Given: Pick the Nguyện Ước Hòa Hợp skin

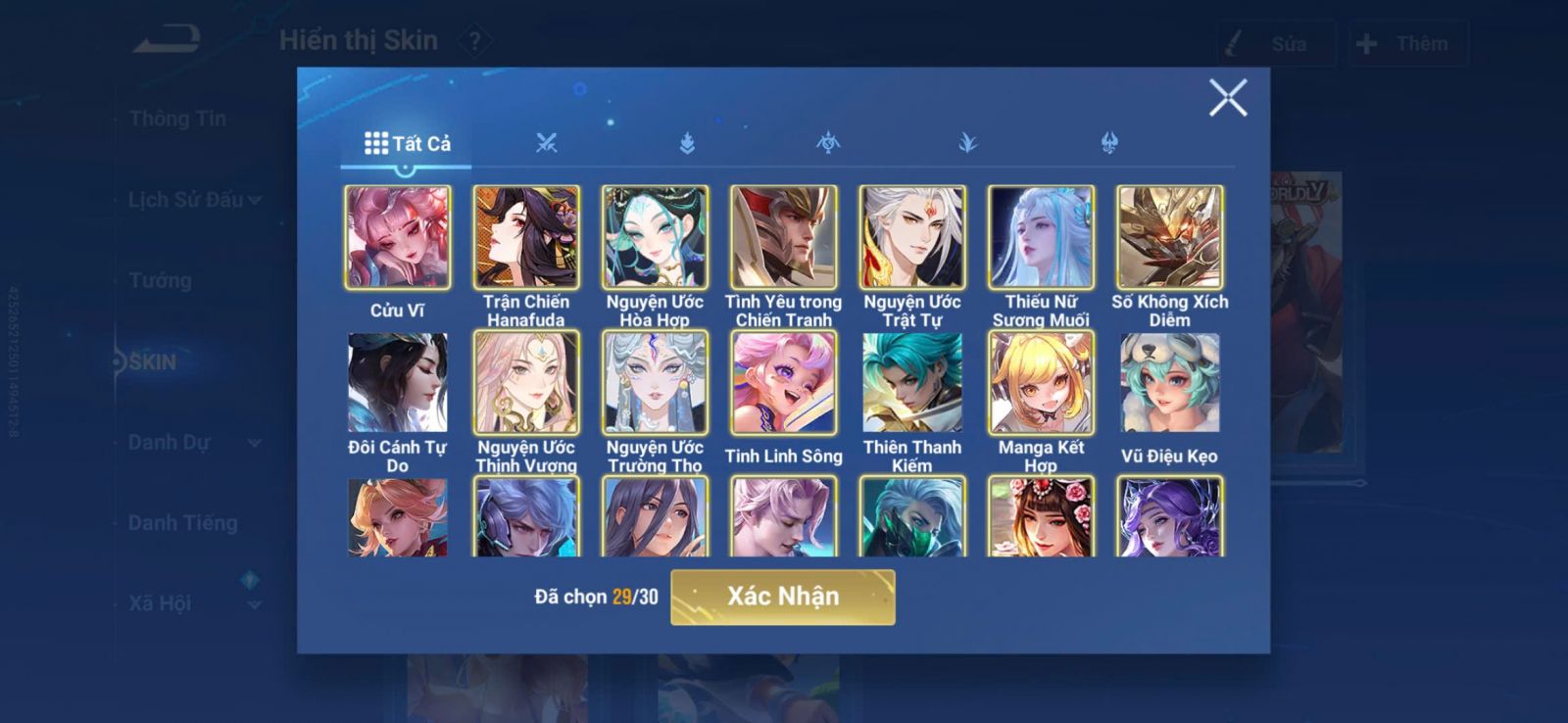Looking at the screenshot, I should coord(655,238).
